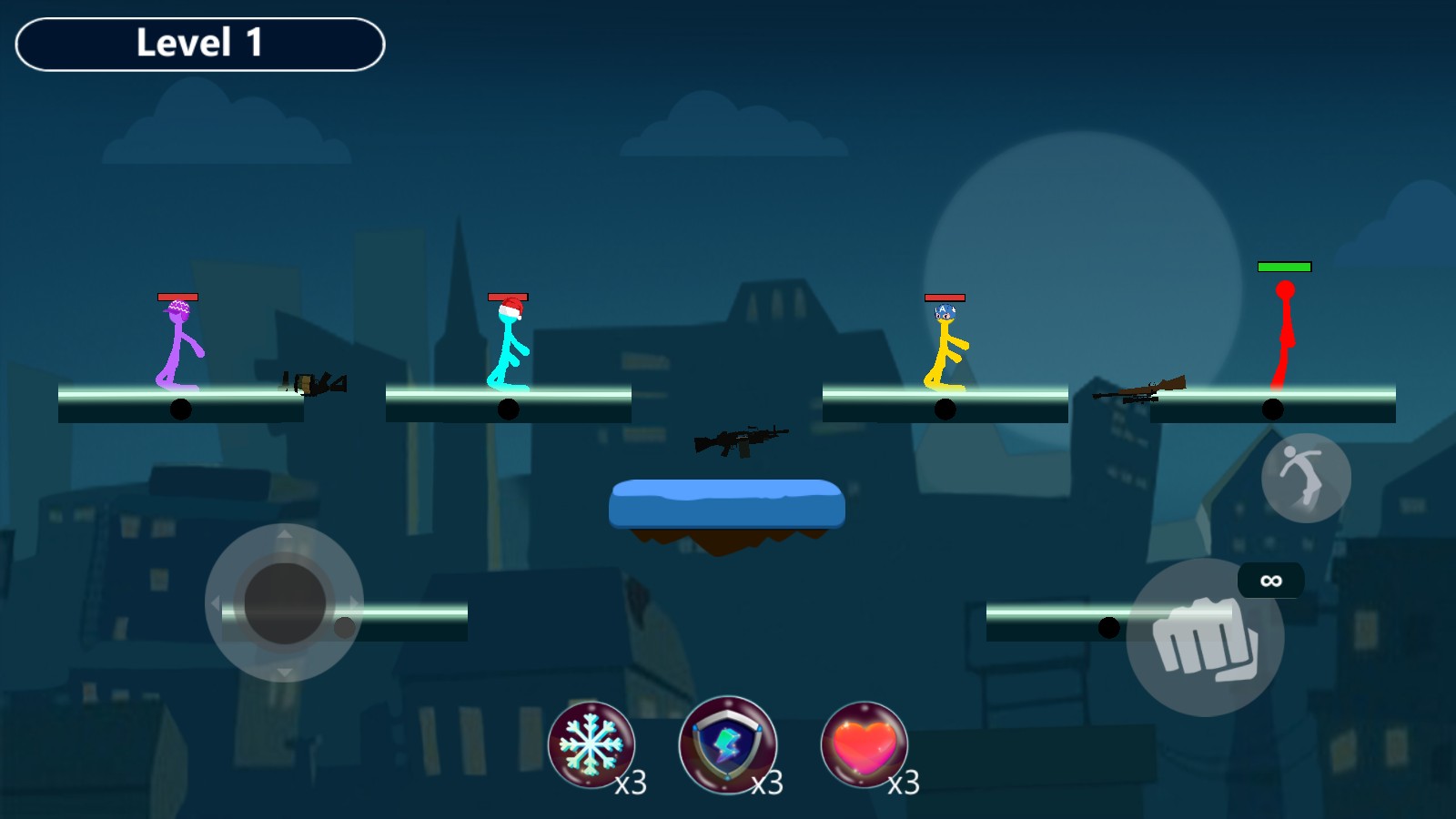This screenshot has width=1456, height=819.
Task: Tap the fist punch attack button
Action: coord(1205,638)
